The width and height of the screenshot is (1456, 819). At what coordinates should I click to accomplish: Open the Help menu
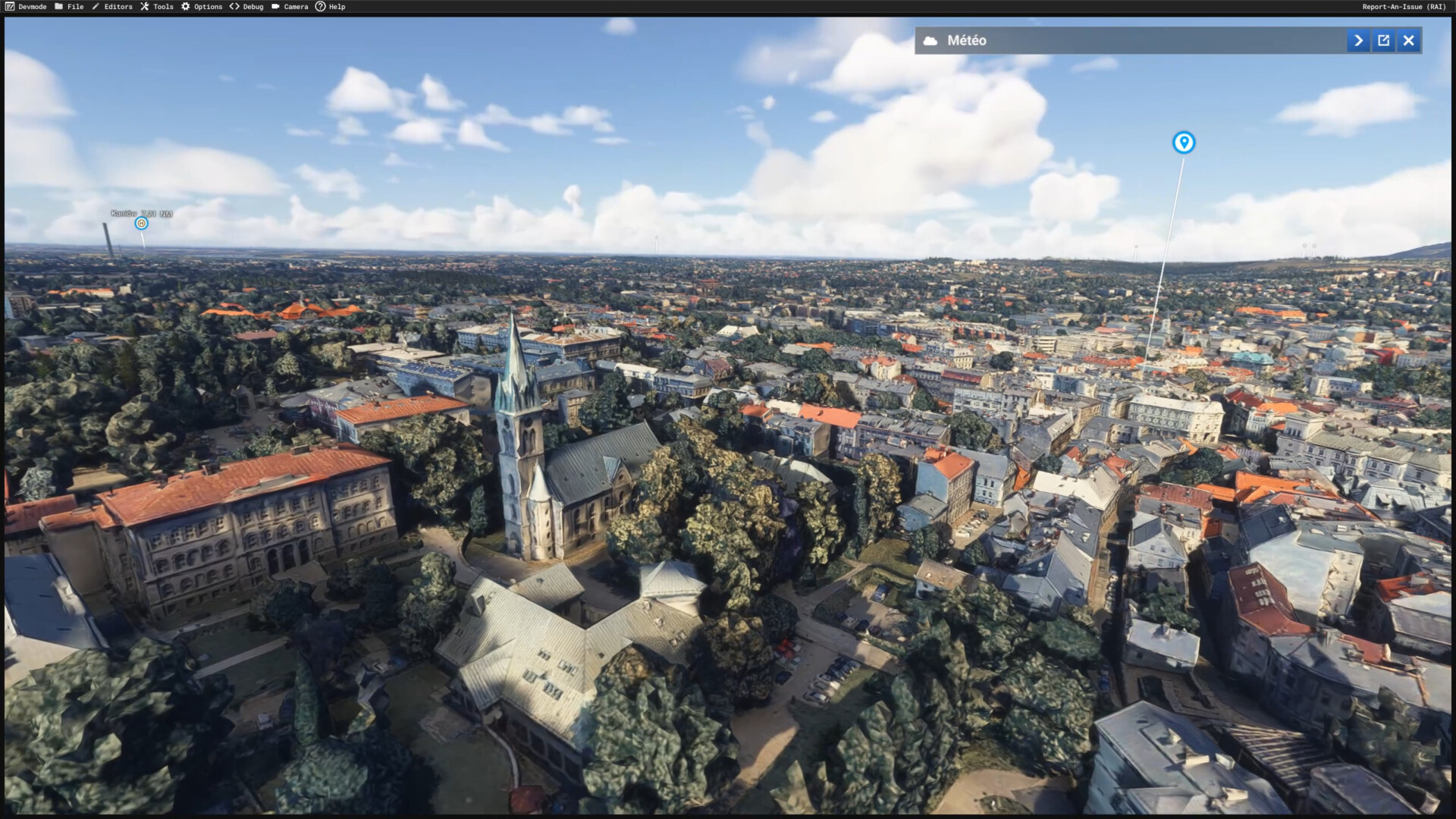click(x=331, y=7)
